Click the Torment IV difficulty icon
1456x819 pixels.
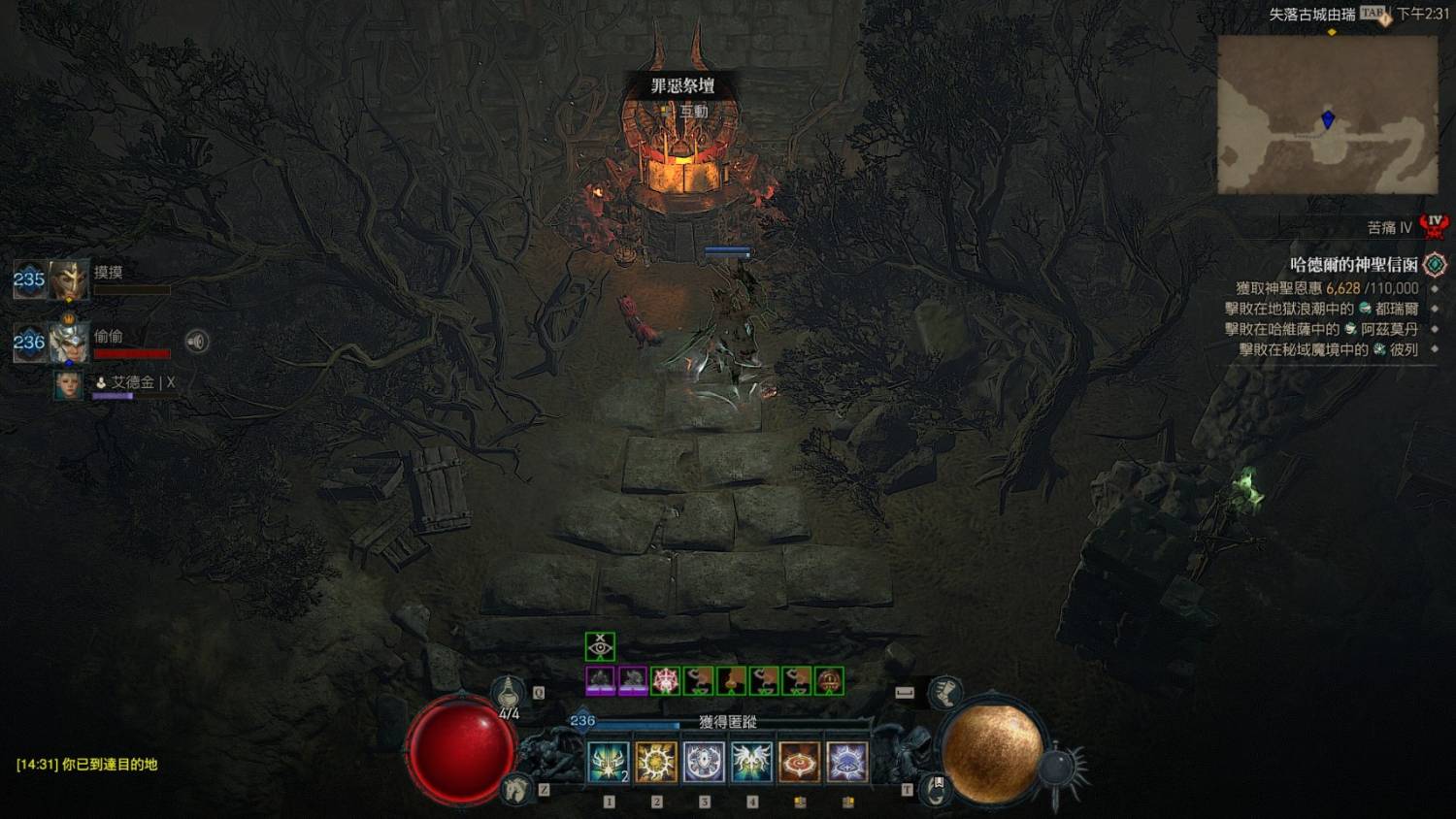[x=1434, y=227]
